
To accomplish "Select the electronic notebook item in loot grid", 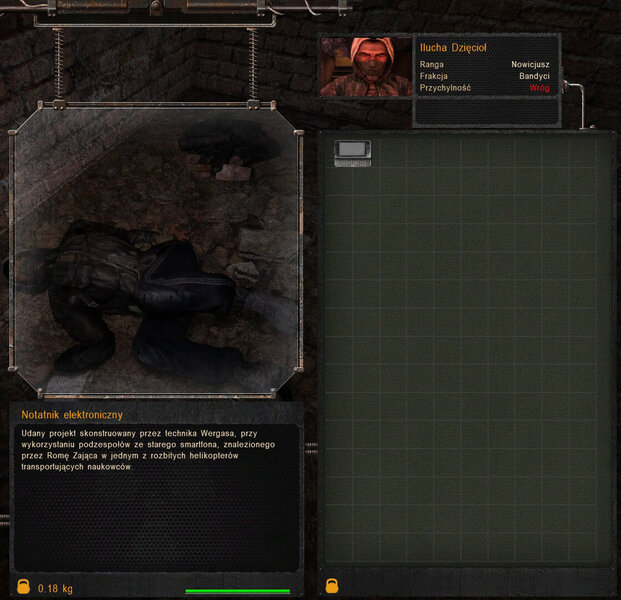I will tap(352, 152).
